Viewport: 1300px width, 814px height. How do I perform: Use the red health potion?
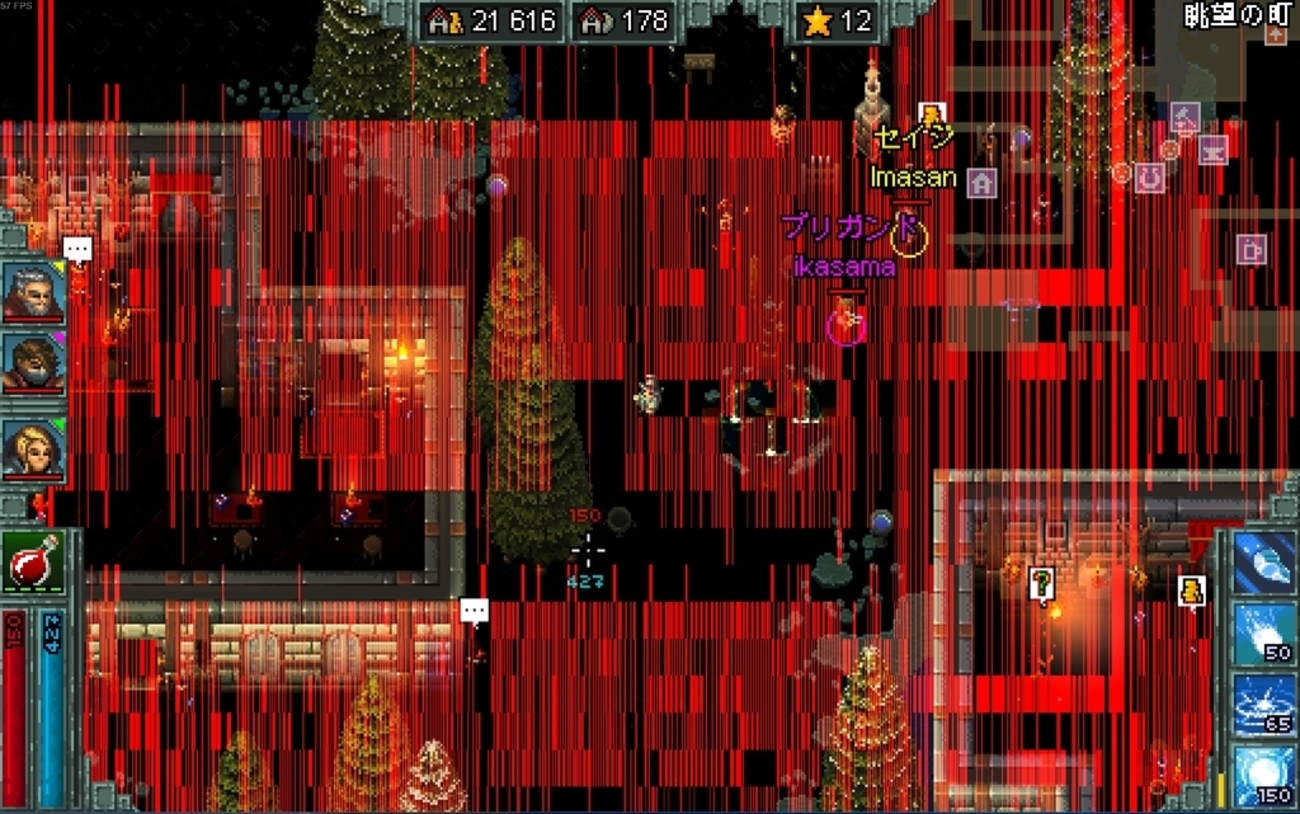(33, 562)
